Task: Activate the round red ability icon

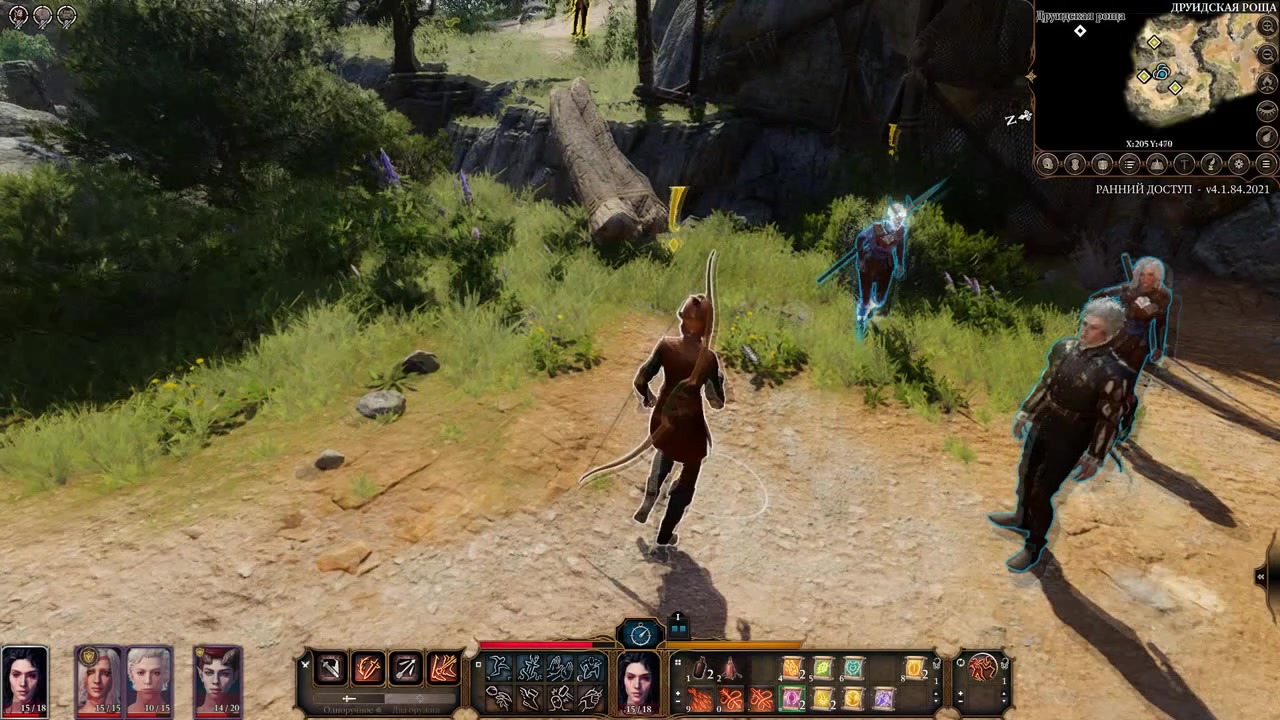Action: 984,667
